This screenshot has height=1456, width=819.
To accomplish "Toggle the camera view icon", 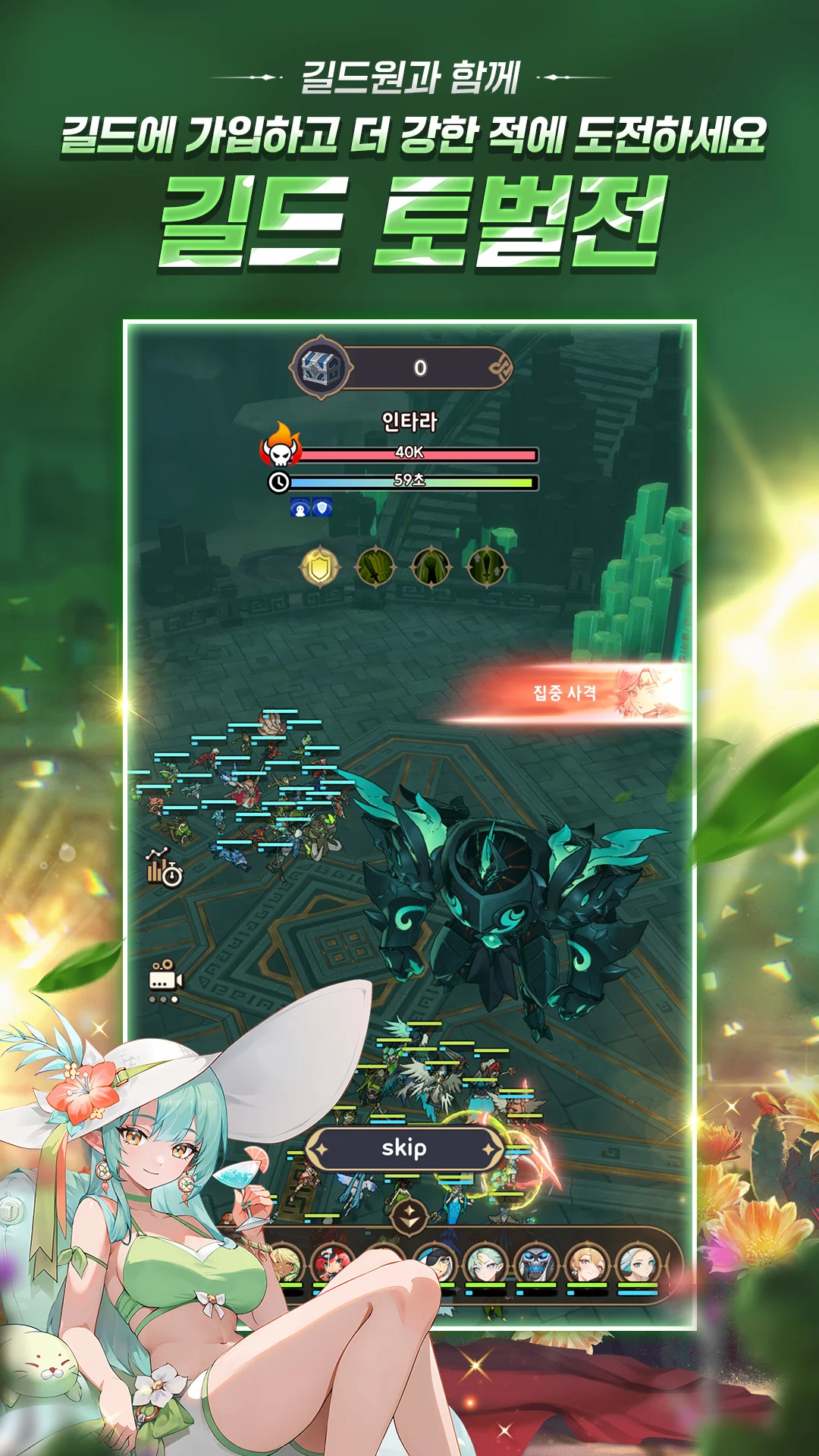I will pos(165,979).
